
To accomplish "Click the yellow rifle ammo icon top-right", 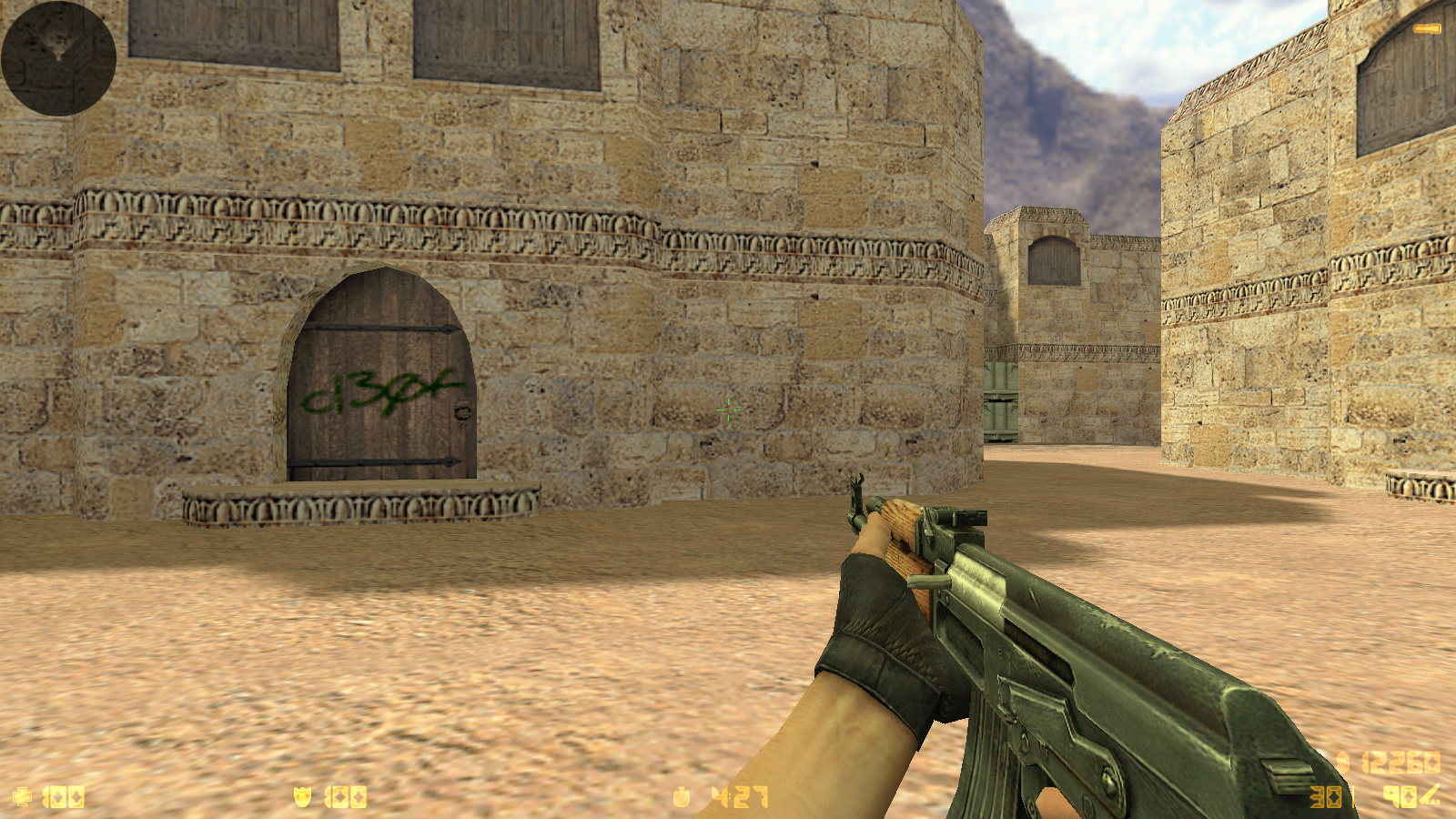I will pos(1426,27).
